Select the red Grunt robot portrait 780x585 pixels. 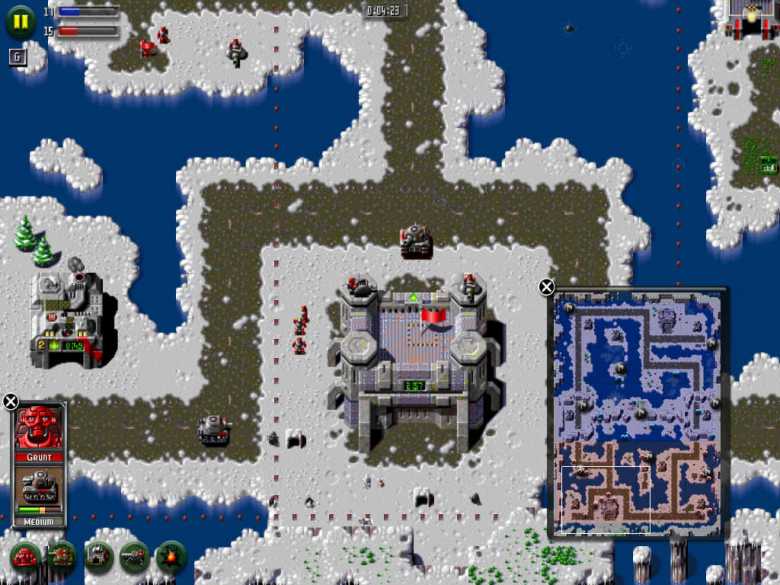[40, 428]
